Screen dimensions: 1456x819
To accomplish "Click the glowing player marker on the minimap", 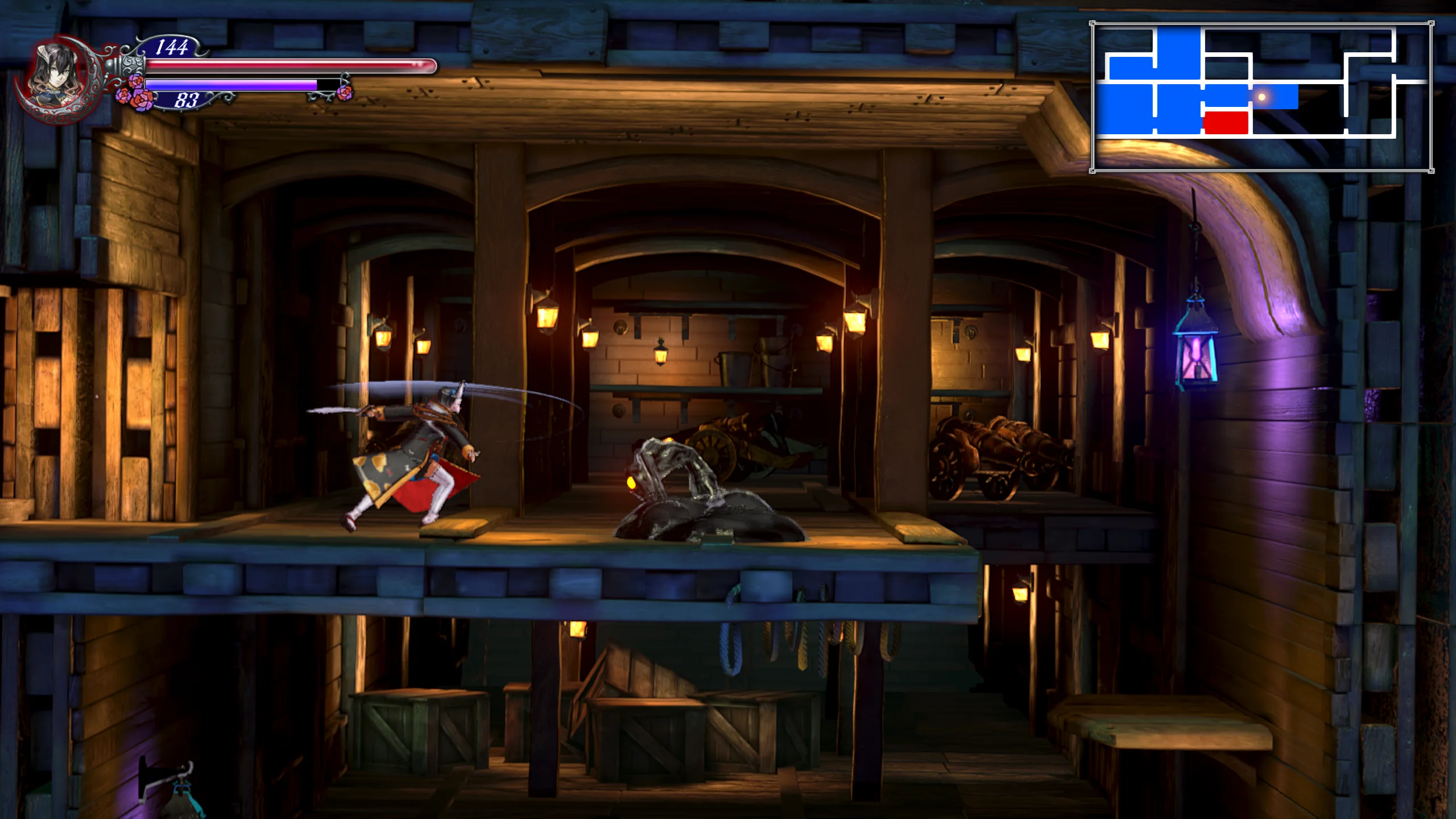I will tap(1261, 97).
